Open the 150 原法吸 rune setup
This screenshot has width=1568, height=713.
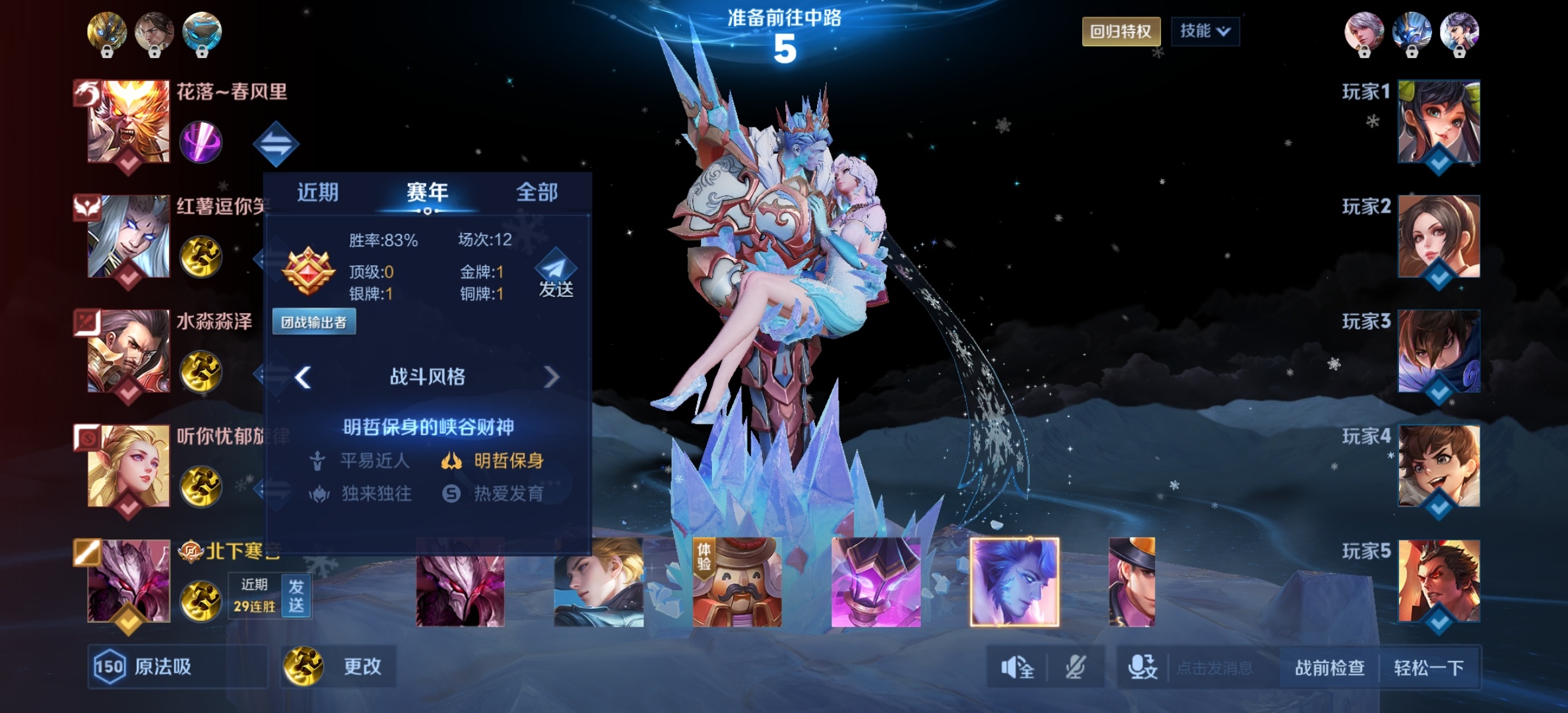click(177, 667)
